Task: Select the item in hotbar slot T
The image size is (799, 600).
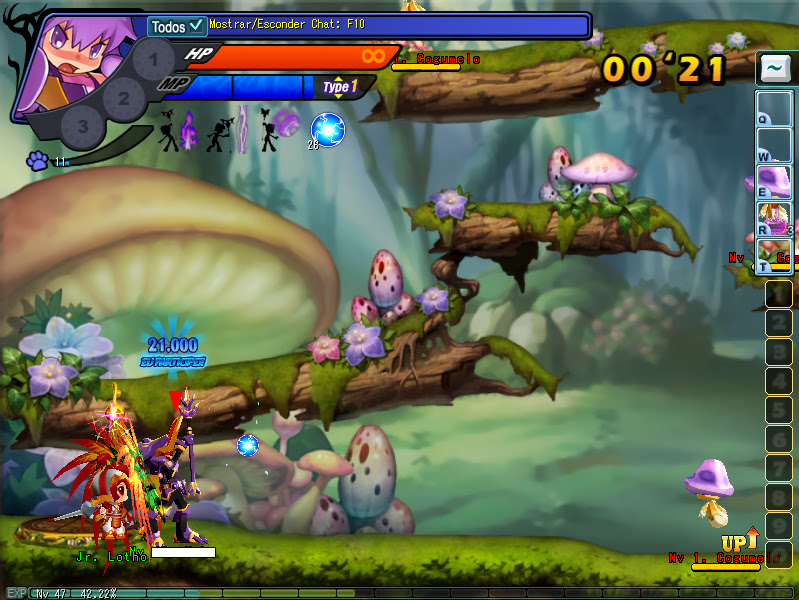Action: [x=774, y=256]
